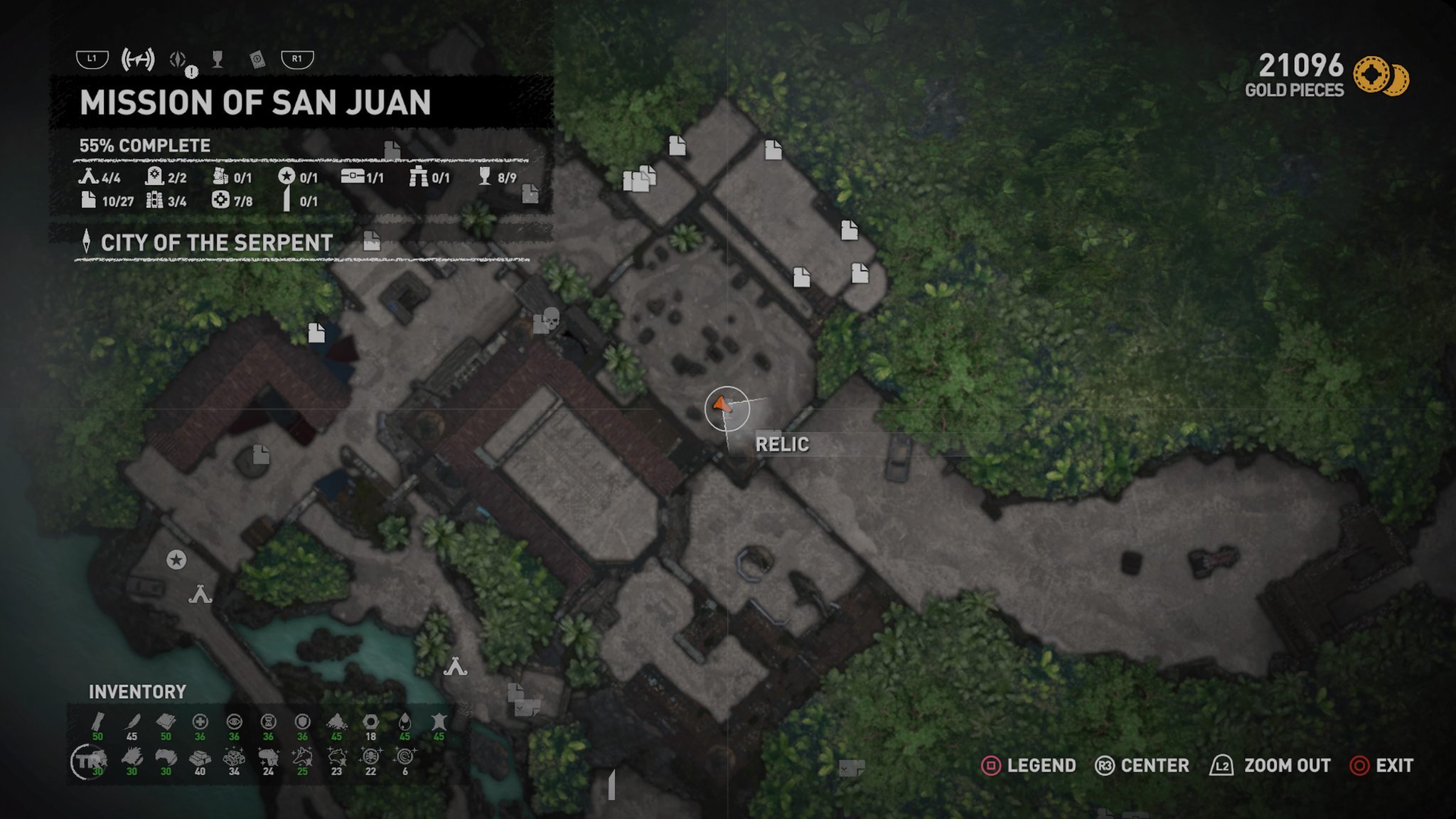
Task: Switch to the map tab icon
Action: [x=138, y=59]
